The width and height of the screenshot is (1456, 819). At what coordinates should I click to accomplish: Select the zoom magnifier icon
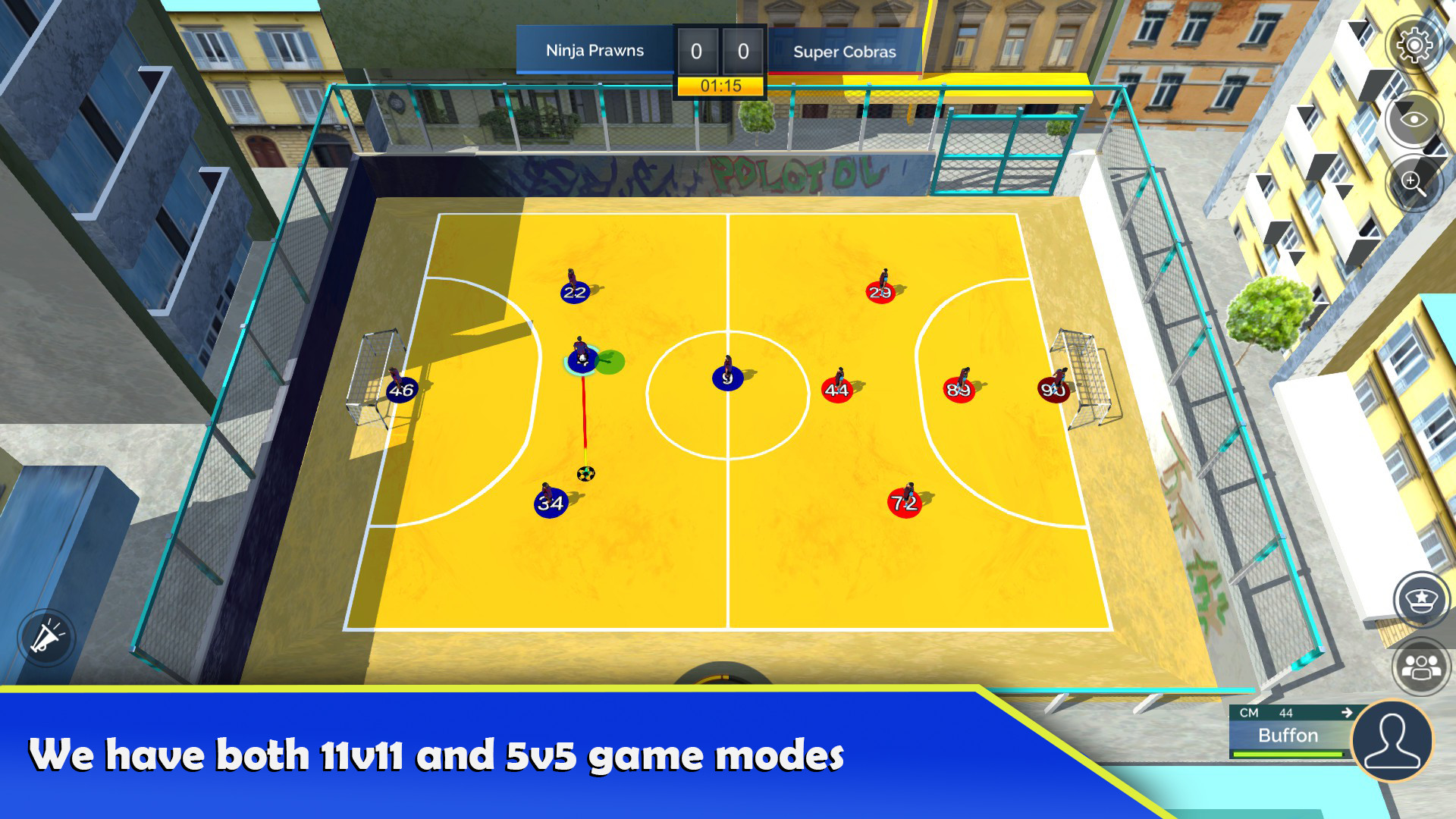click(1412, 182)
